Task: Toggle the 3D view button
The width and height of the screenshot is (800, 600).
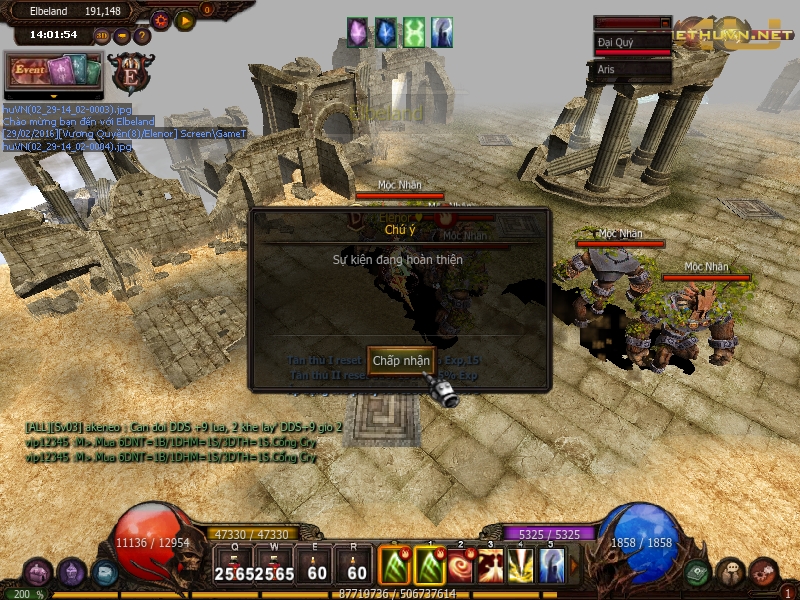Action: pyautogui.click(x=102, y=36)
